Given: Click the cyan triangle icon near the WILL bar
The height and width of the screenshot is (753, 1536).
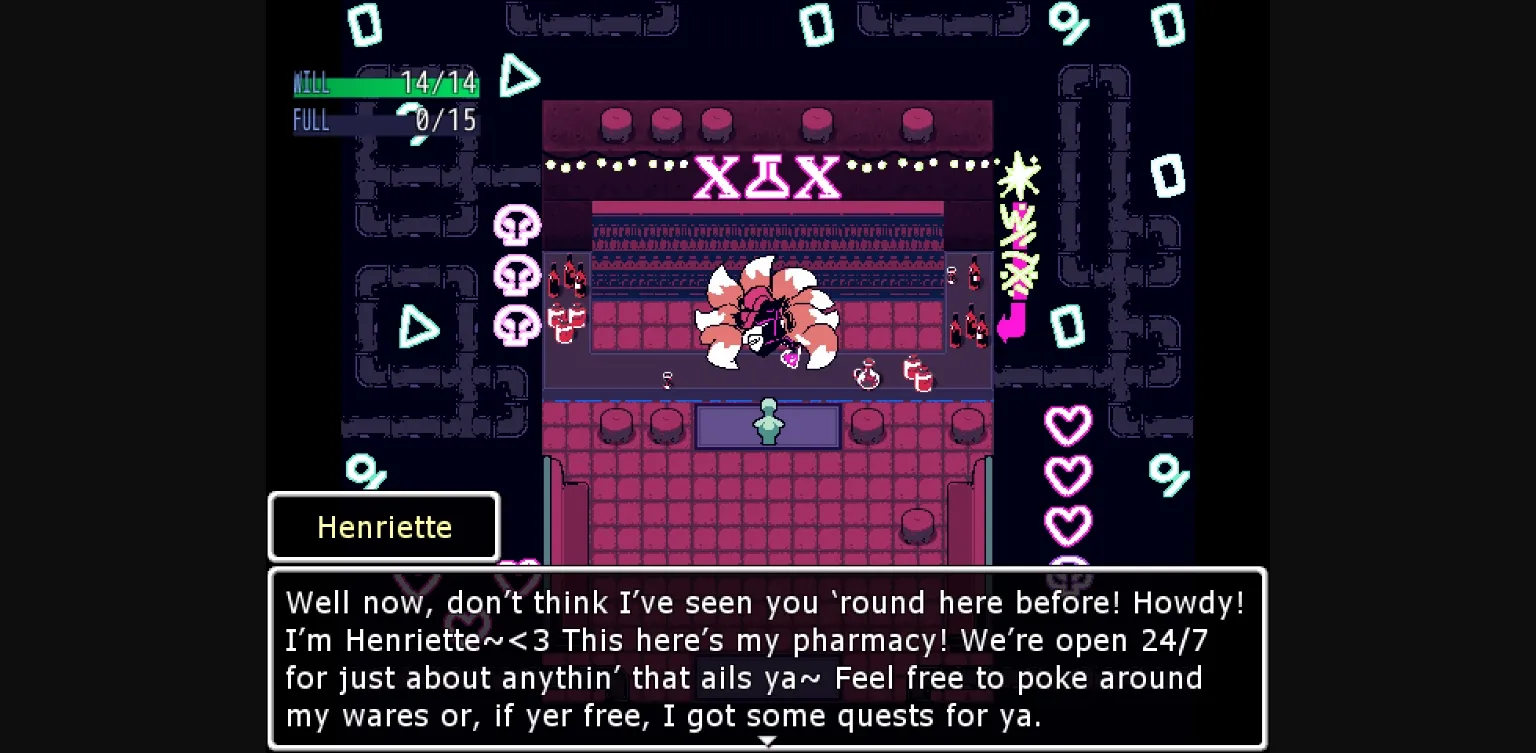Looking at the screenshot, I should coord(520,75).
